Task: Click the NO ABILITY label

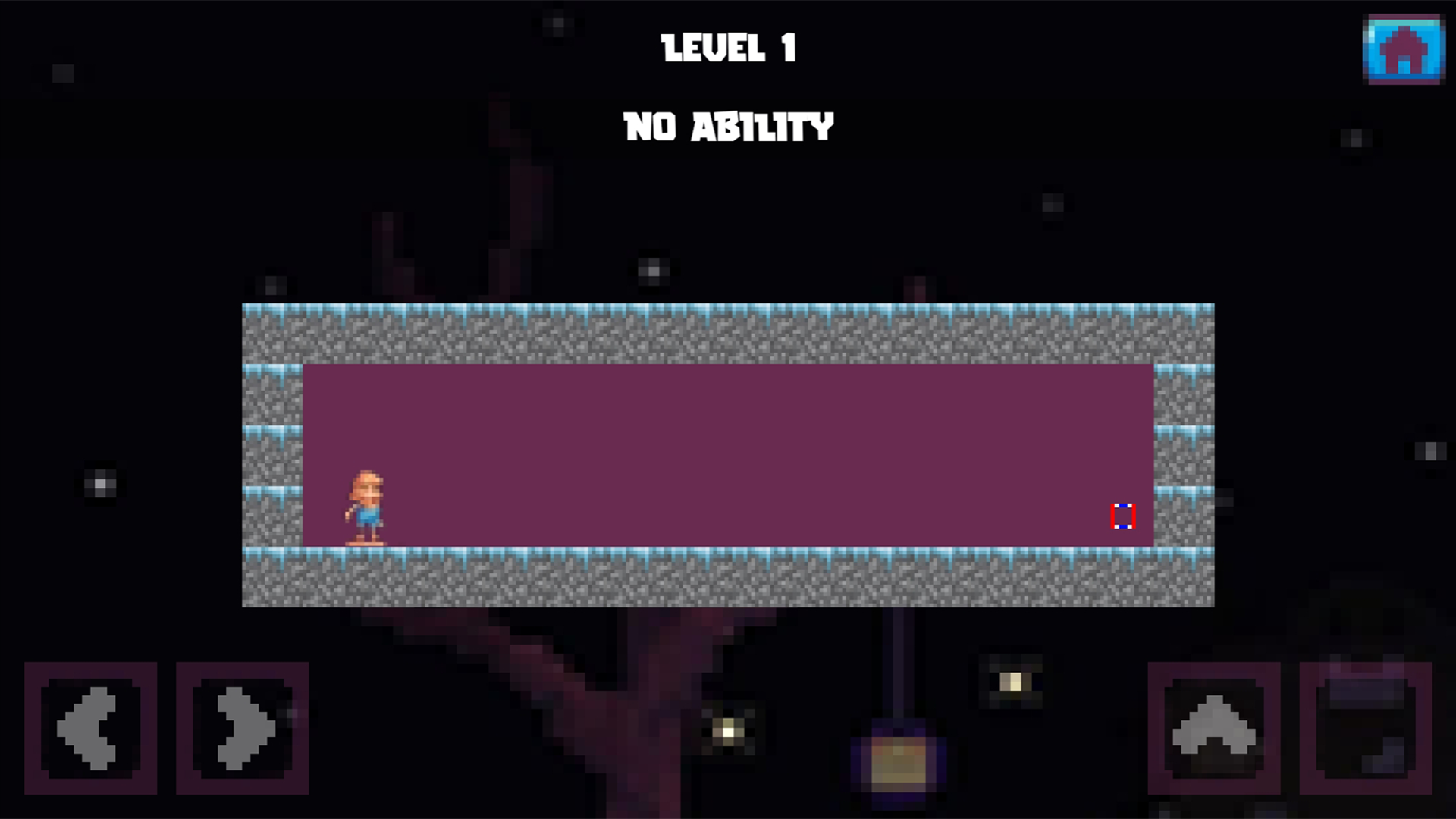Action: (727, 125)
